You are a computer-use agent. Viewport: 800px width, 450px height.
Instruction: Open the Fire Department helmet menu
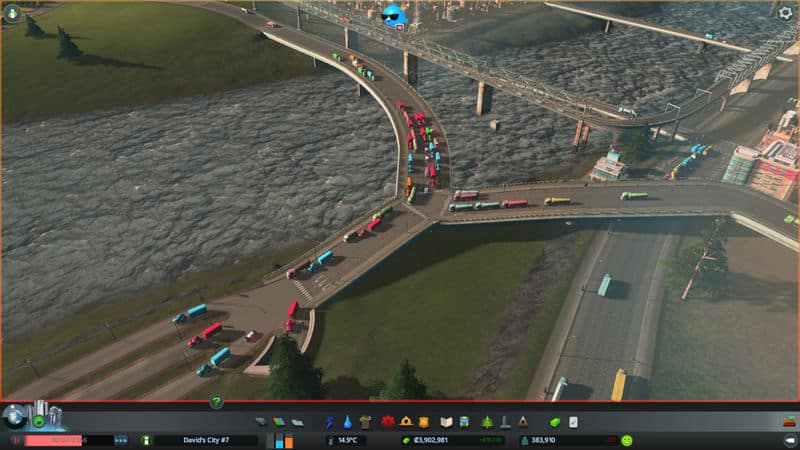(406, 422)
